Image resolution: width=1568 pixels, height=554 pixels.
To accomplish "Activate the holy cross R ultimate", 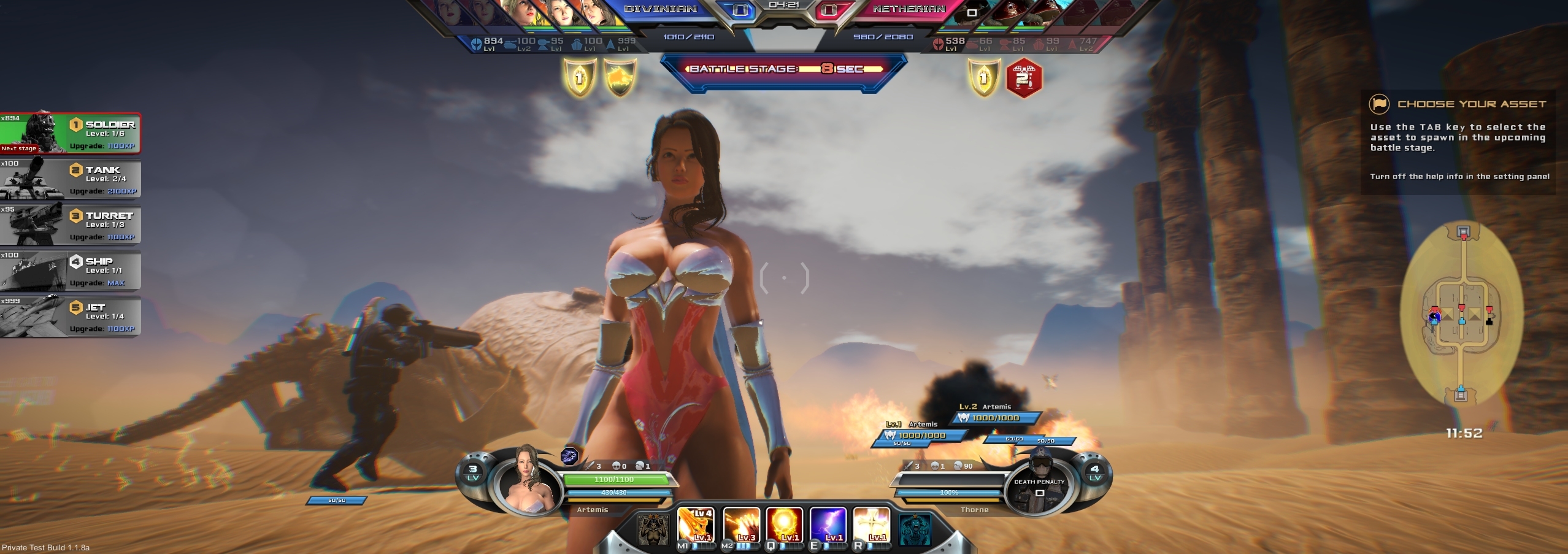I will 872,526.
